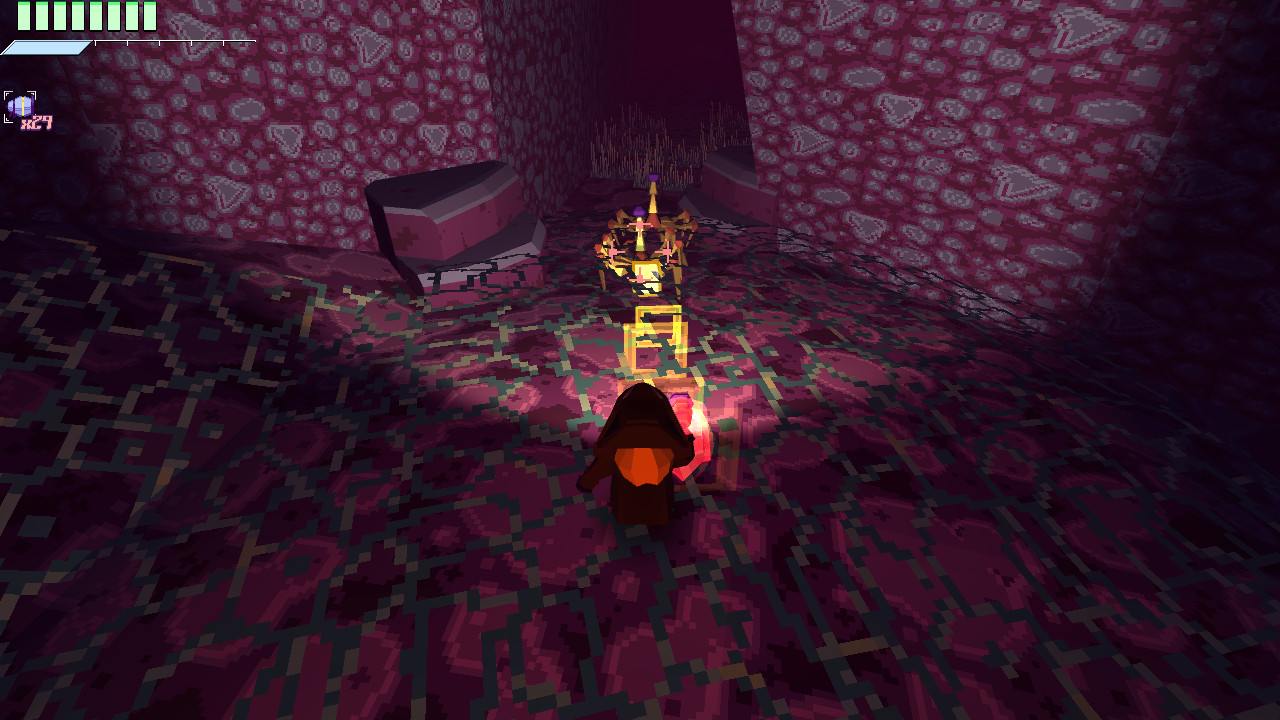Image resolution: width=1280 pixels, height=720 pixels.
Task: Click a tick mark on the stamina gauge
Action: 127,43
